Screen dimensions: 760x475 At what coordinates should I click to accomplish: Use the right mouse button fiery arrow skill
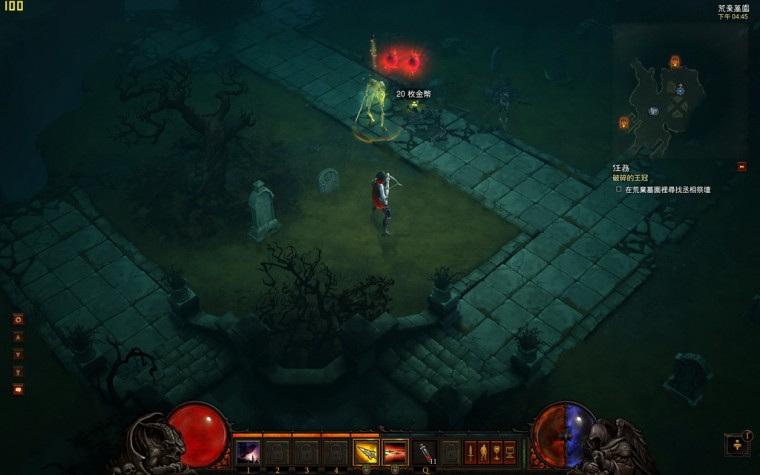pos(395,452)
